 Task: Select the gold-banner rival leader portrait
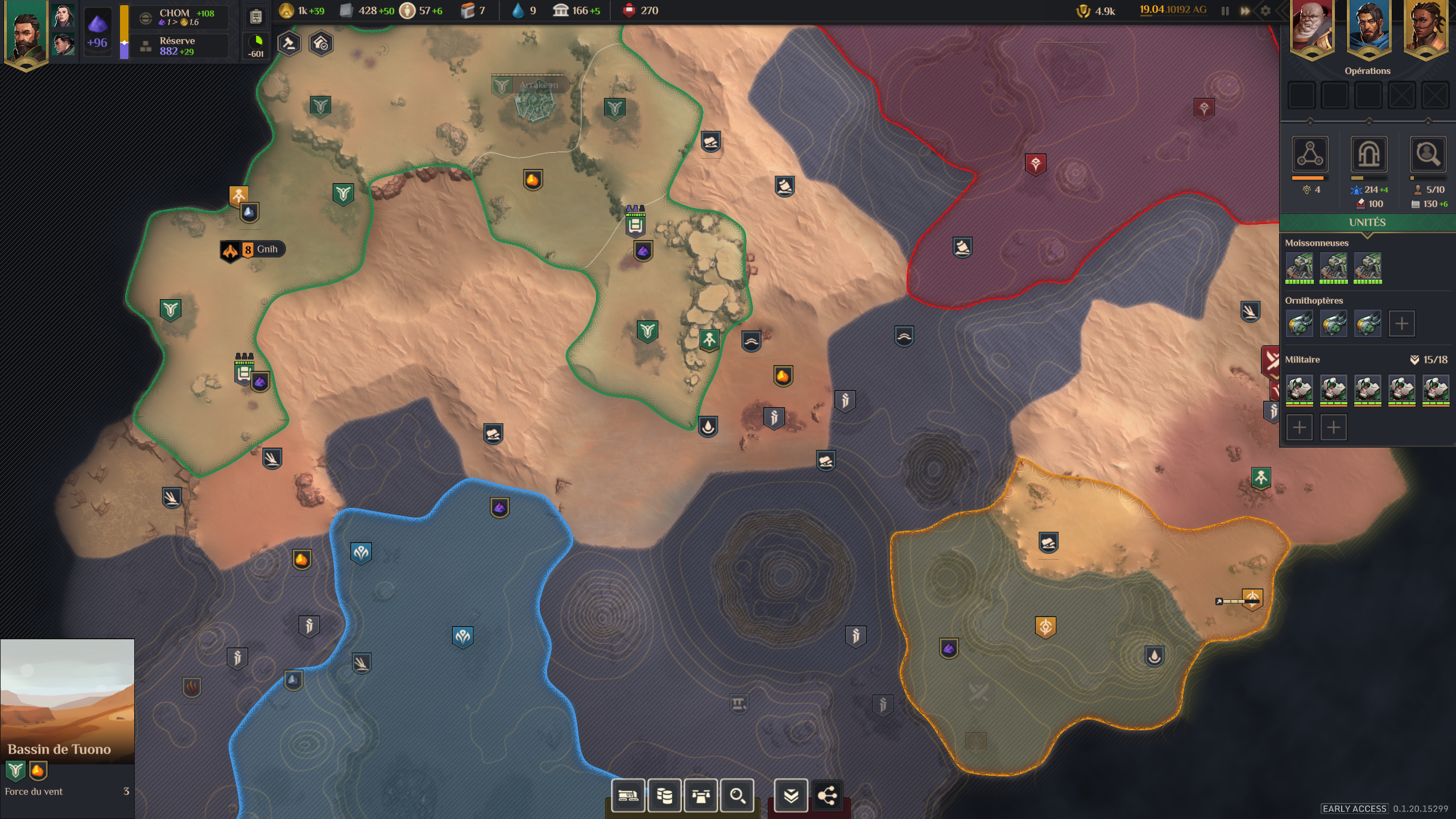pyautogui.click(x=1425, y=28)
